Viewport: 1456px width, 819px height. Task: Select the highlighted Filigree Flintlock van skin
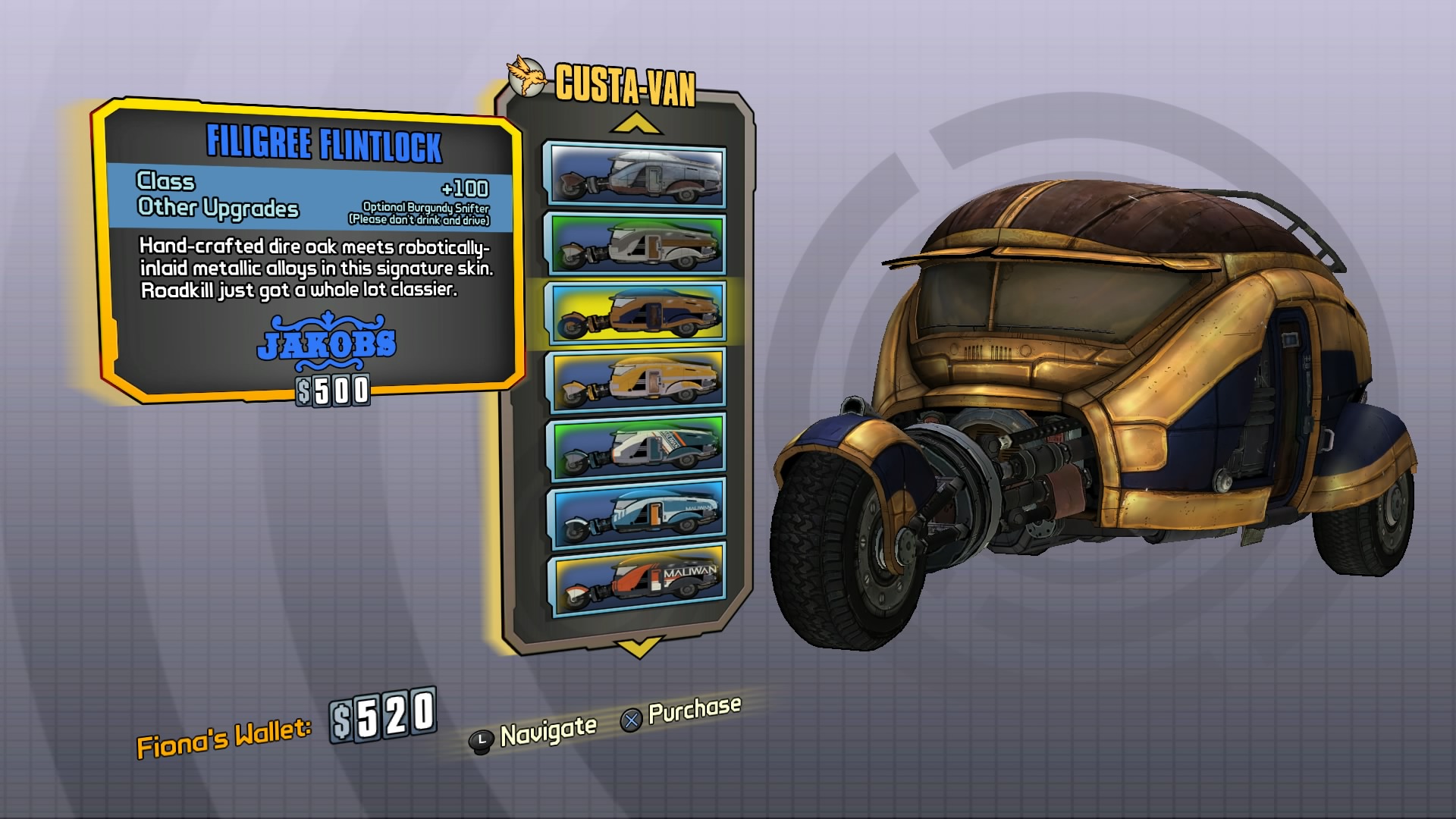coord(635,312)
